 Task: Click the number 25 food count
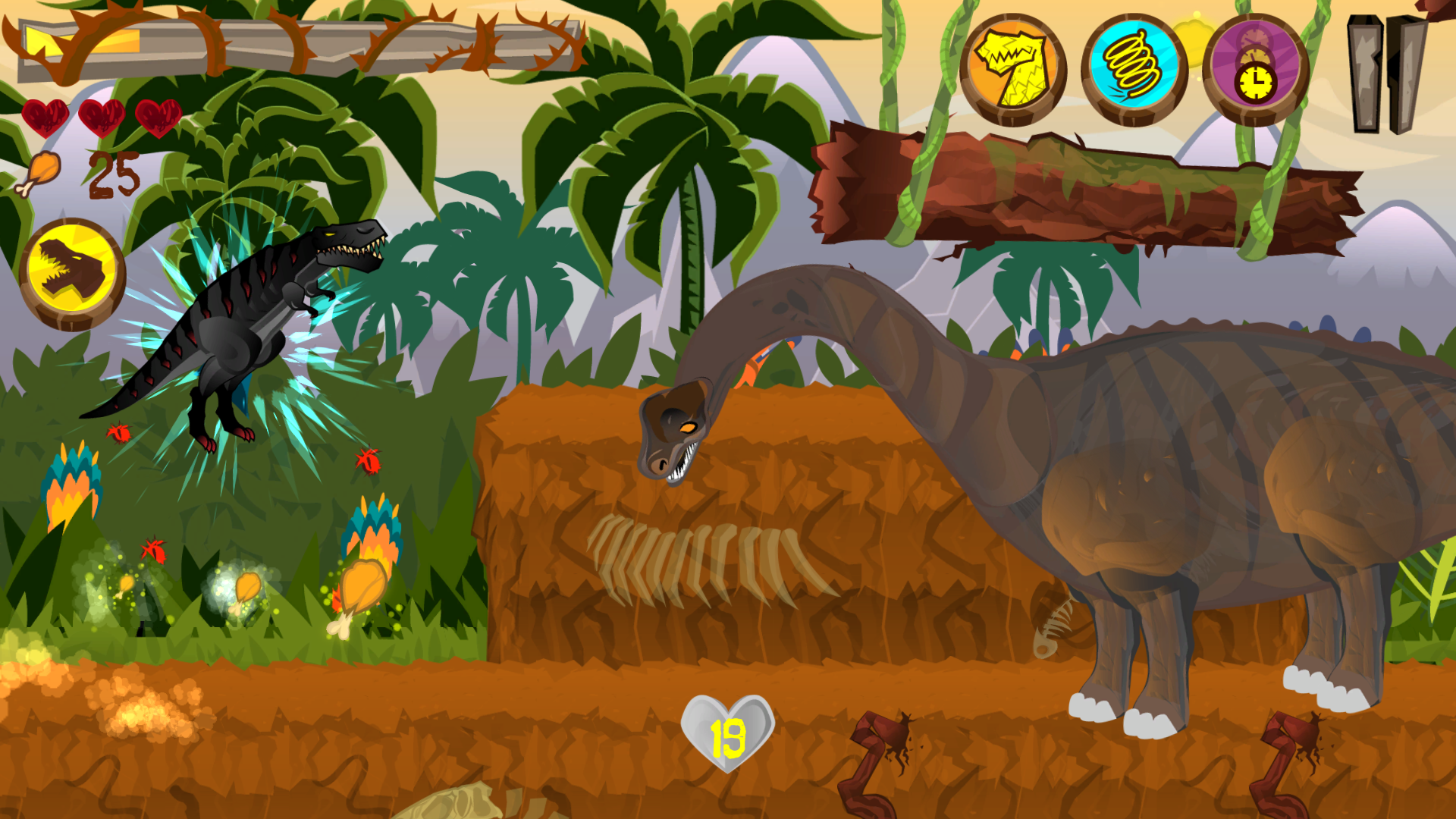[x=114, y=173]
